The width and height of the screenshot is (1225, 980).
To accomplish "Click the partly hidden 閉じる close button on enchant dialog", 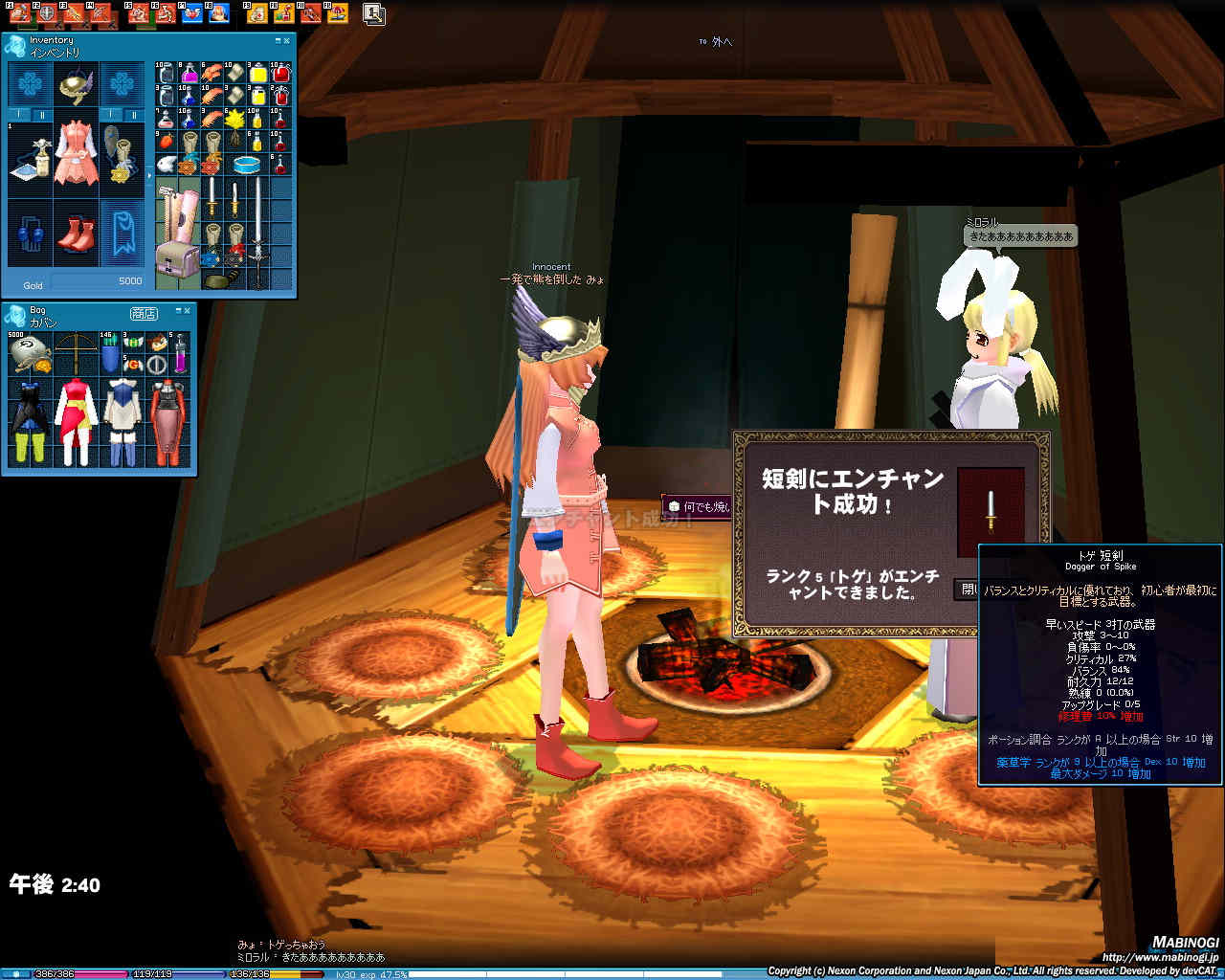I will coord(967,589).
